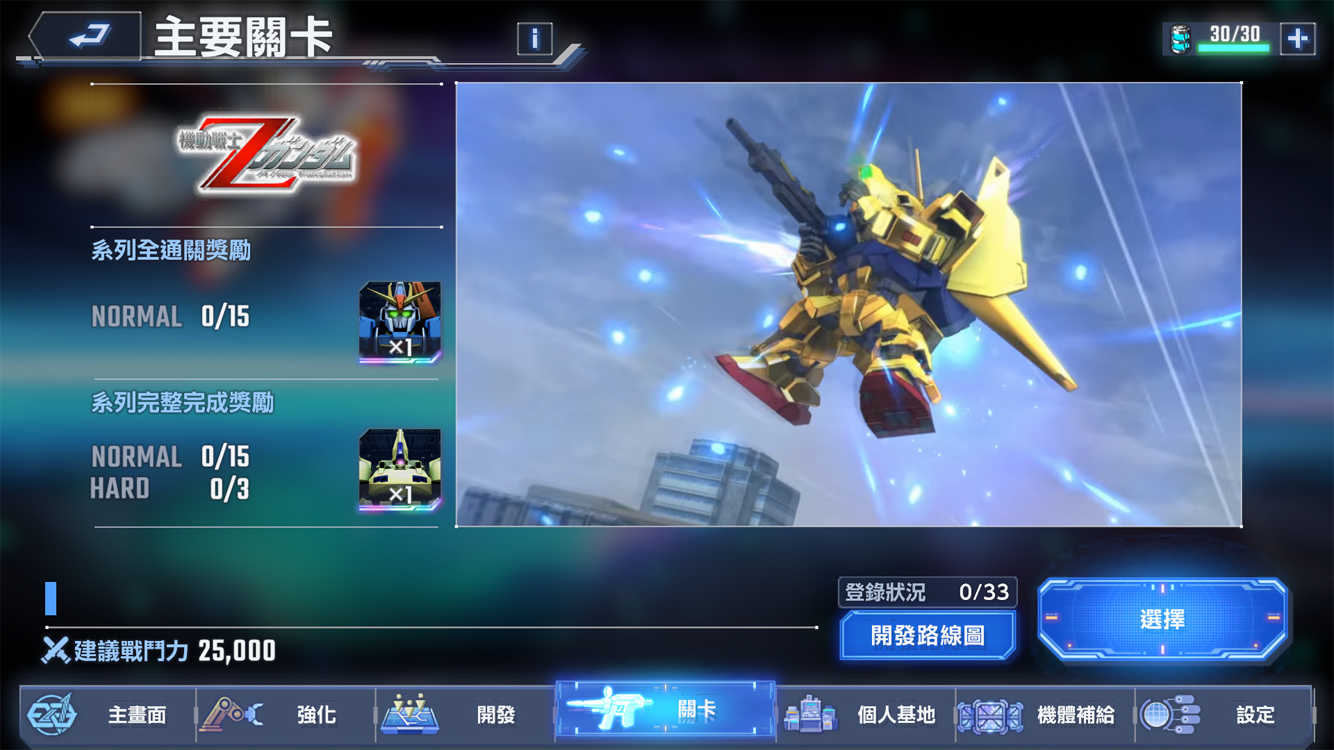Open the 開發 development tab
1334x750 pixels.
pos(465,715)
